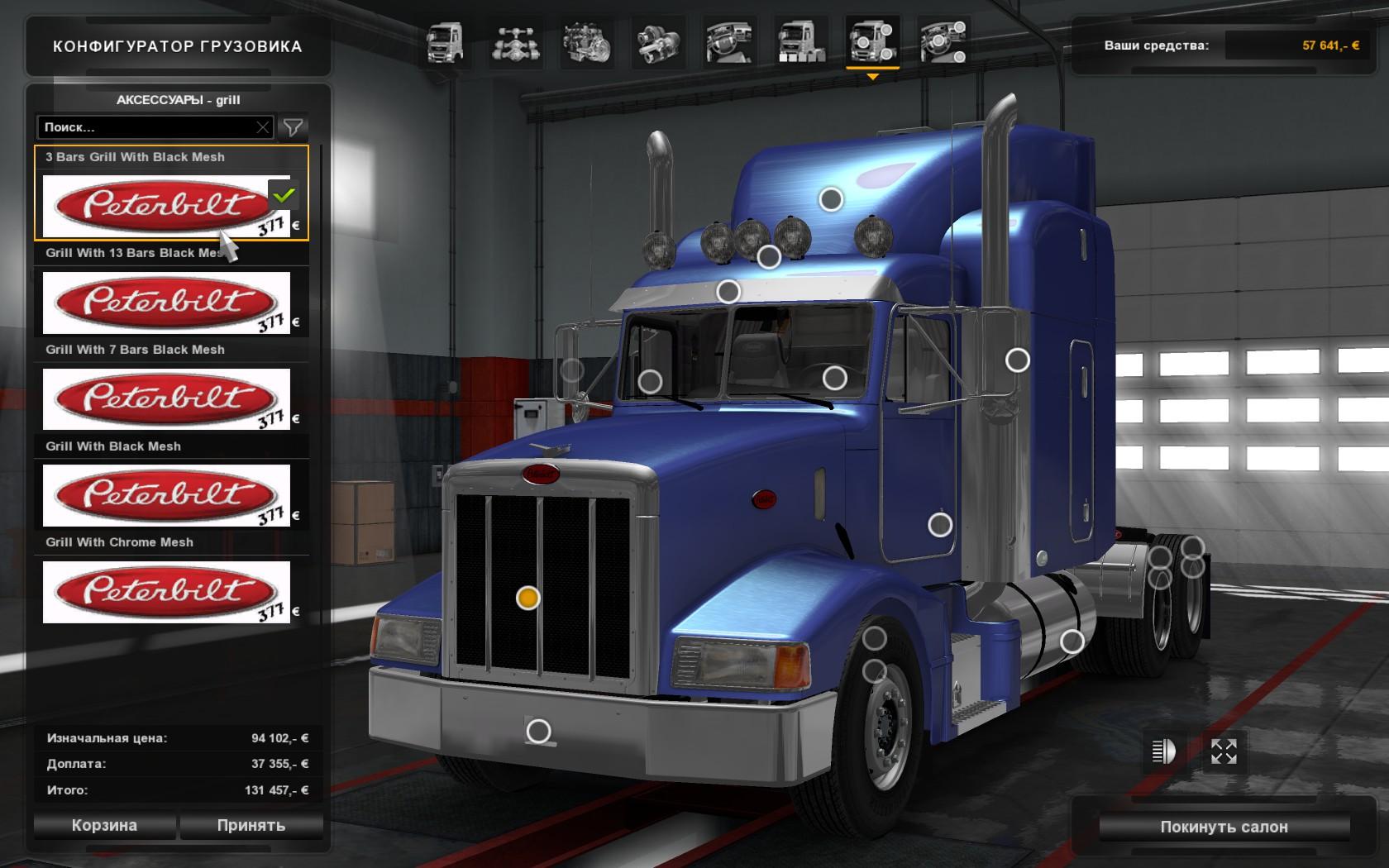The image size is (1389, 868).
Task: Confirm changes with the Принять button
Action: tap(251, 825)
